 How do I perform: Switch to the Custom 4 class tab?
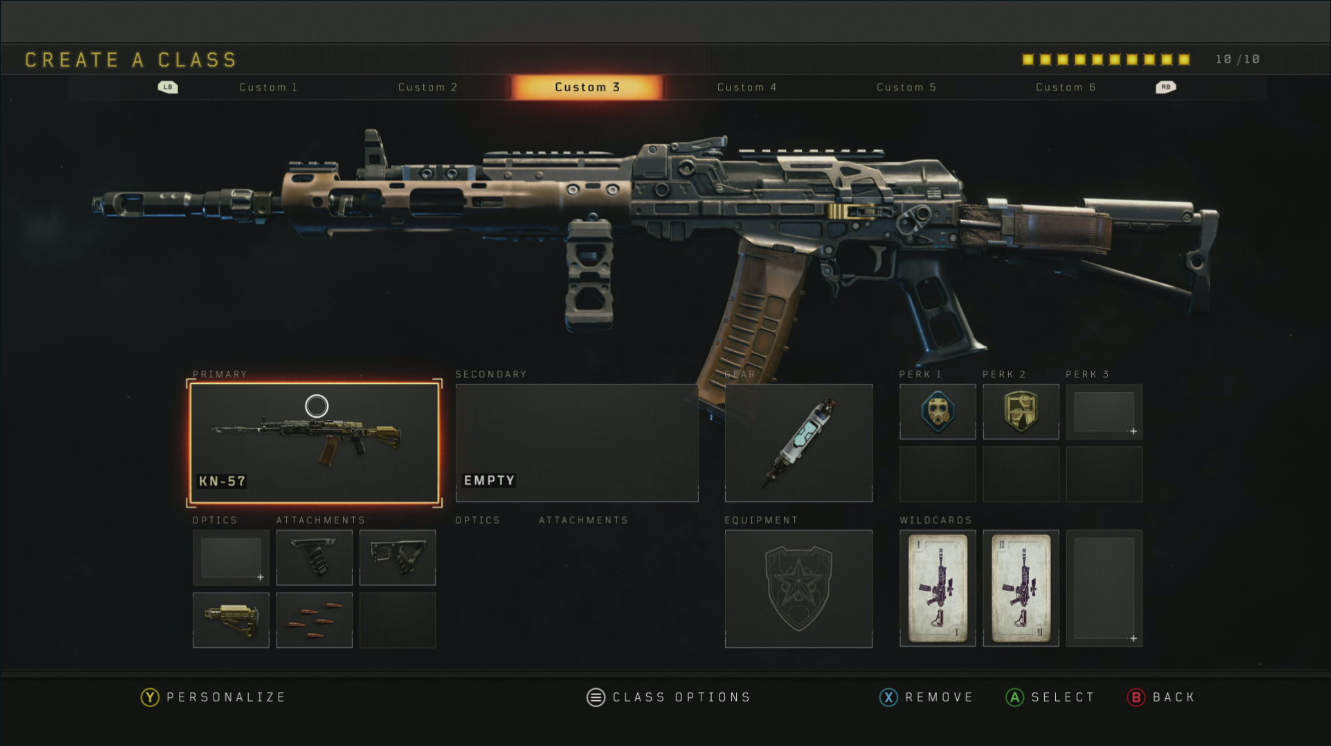[746, 87]
